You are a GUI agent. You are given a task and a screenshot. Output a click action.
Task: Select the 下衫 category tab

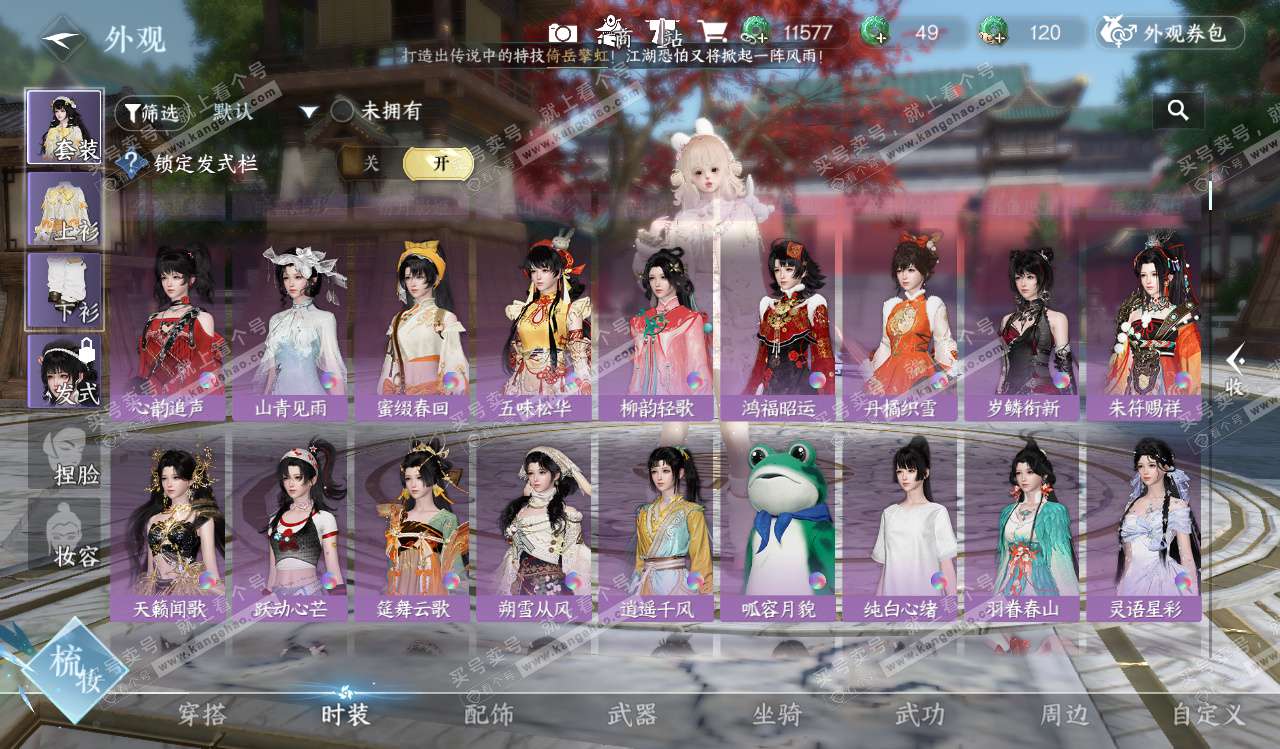click(64, 290)
